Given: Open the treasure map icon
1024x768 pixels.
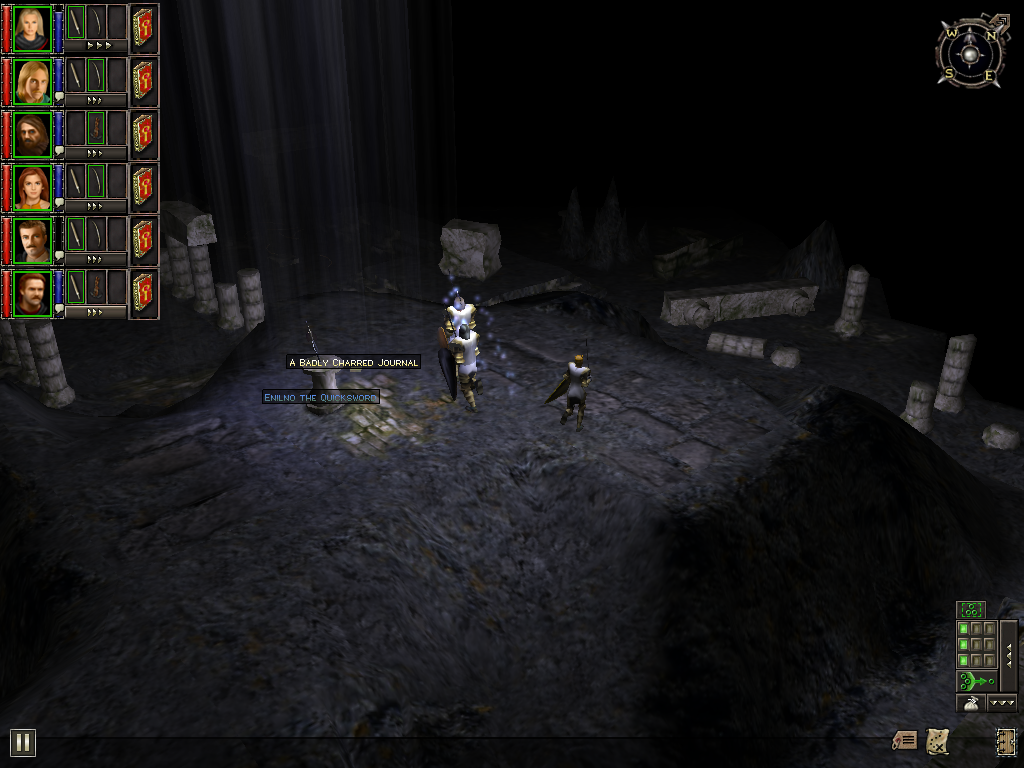Looking at the screenshot, I should 937,741.
